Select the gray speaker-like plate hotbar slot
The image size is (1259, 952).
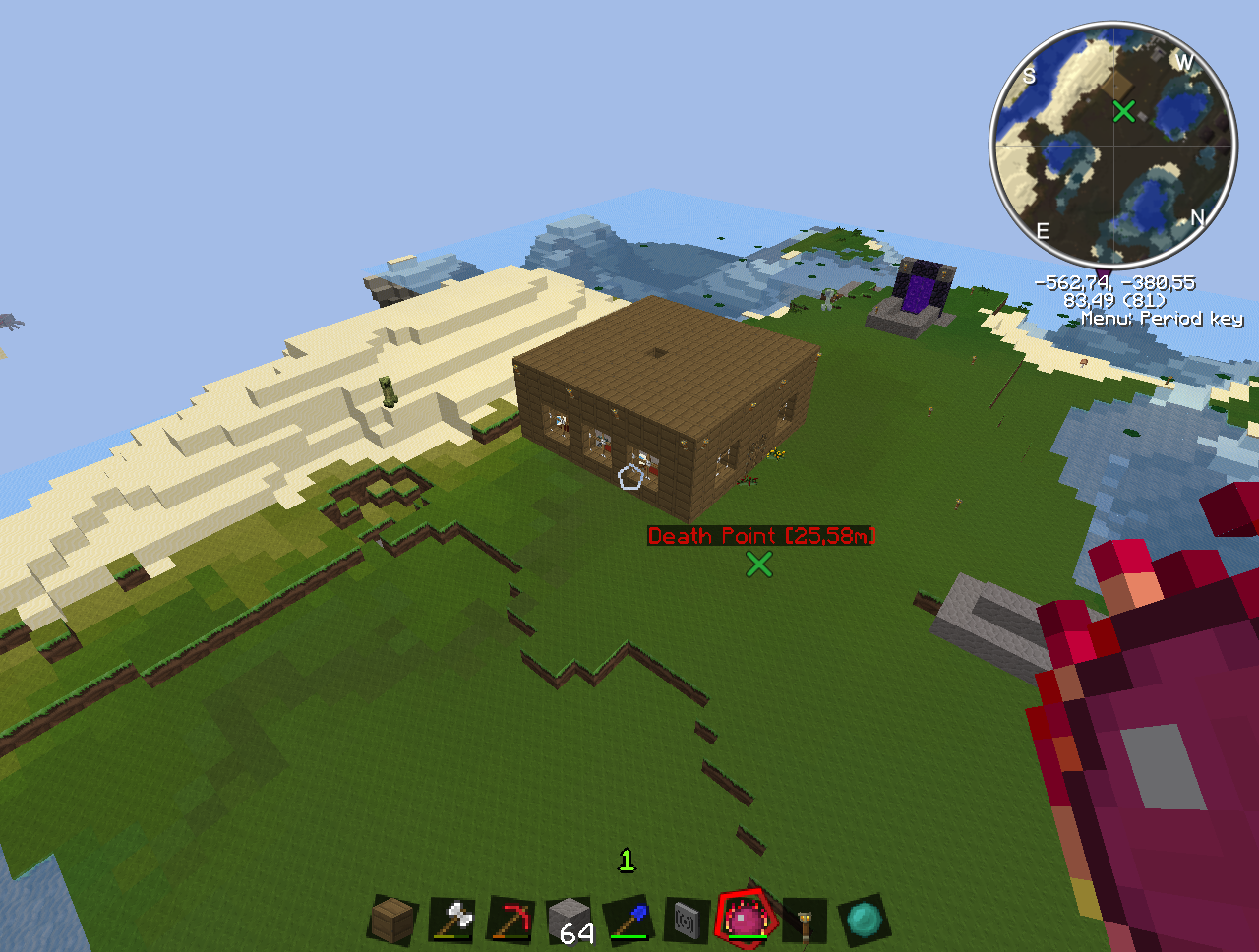coord(688,922)
